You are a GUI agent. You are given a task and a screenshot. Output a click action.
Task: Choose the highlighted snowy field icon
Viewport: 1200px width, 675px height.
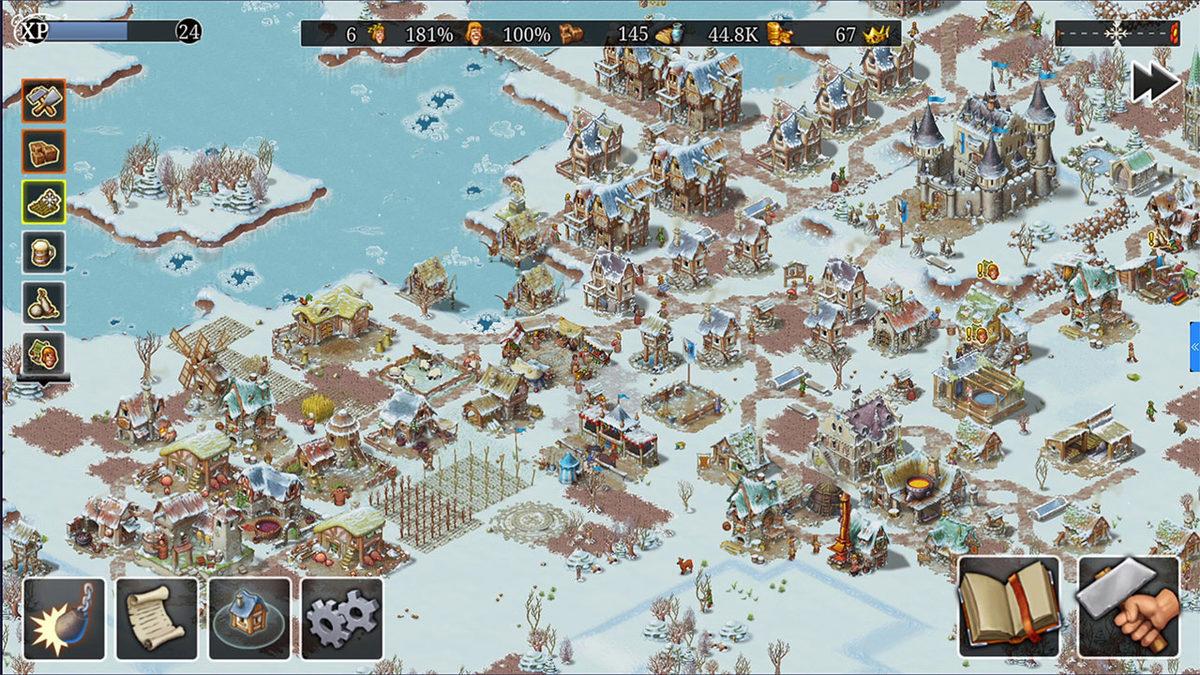pyautogui.click(x=44, y=201)
